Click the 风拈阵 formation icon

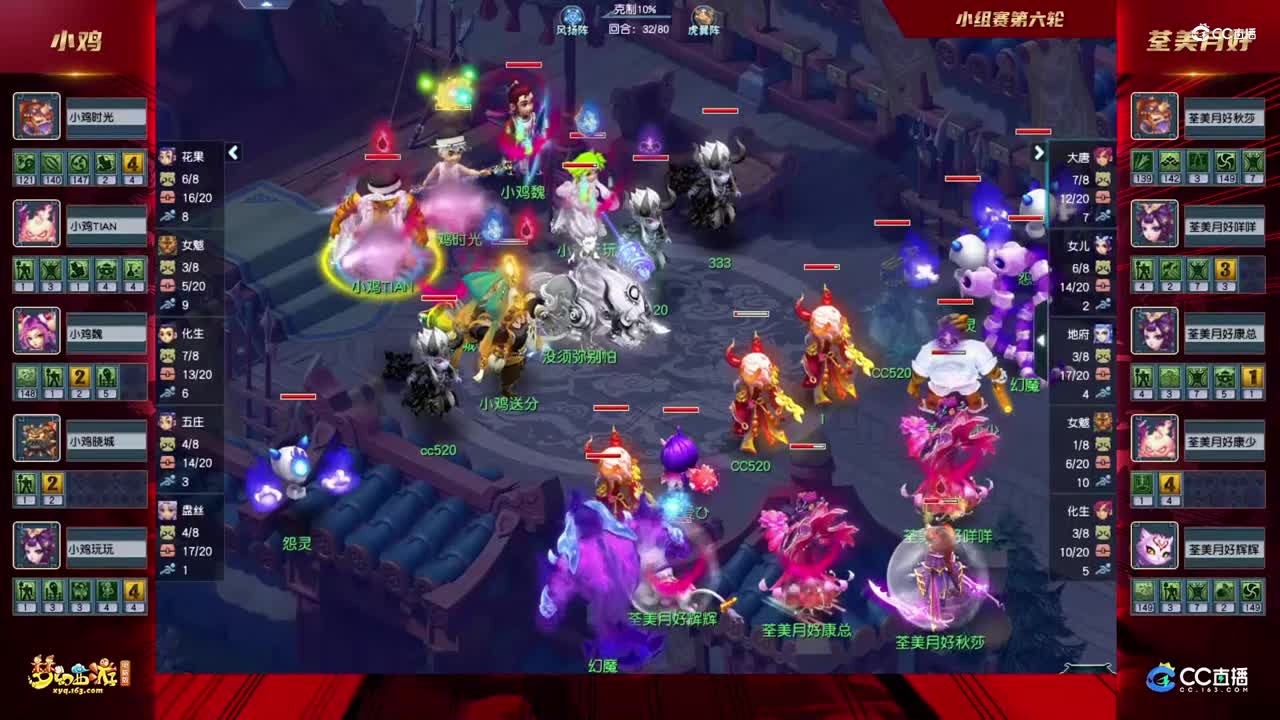pos(570,13)
